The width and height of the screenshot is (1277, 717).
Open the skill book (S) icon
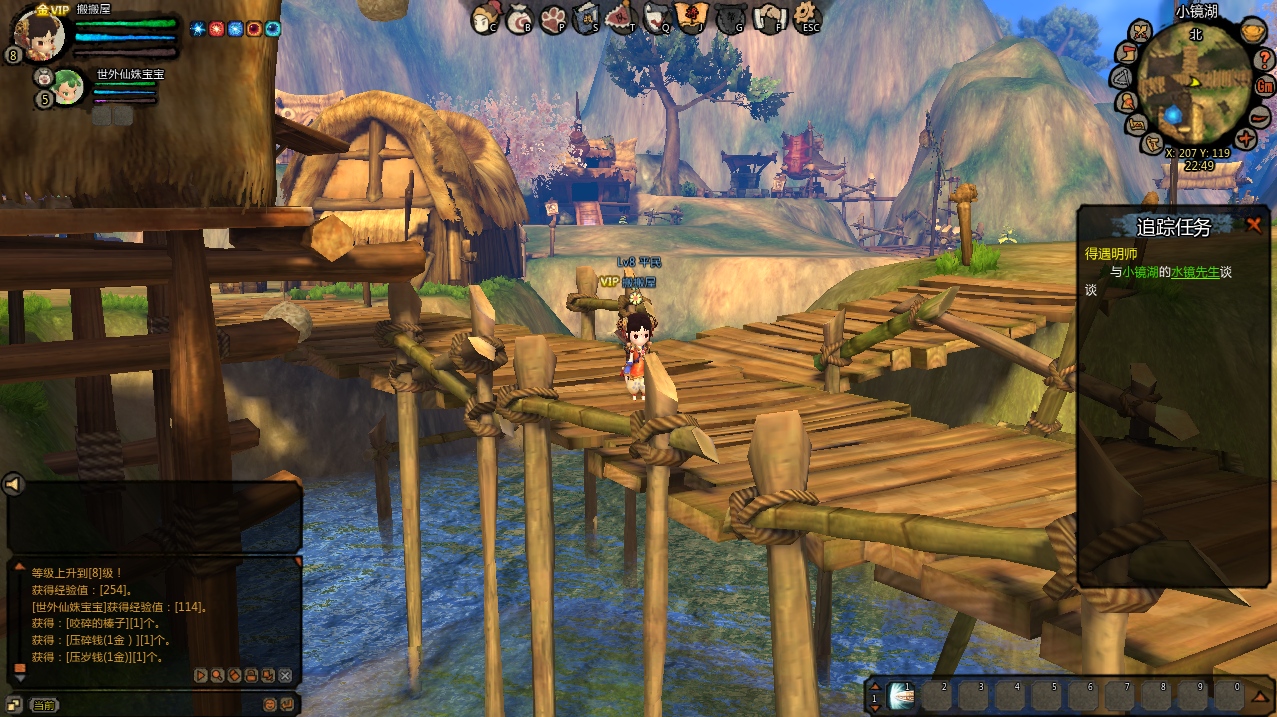(588, 17)
